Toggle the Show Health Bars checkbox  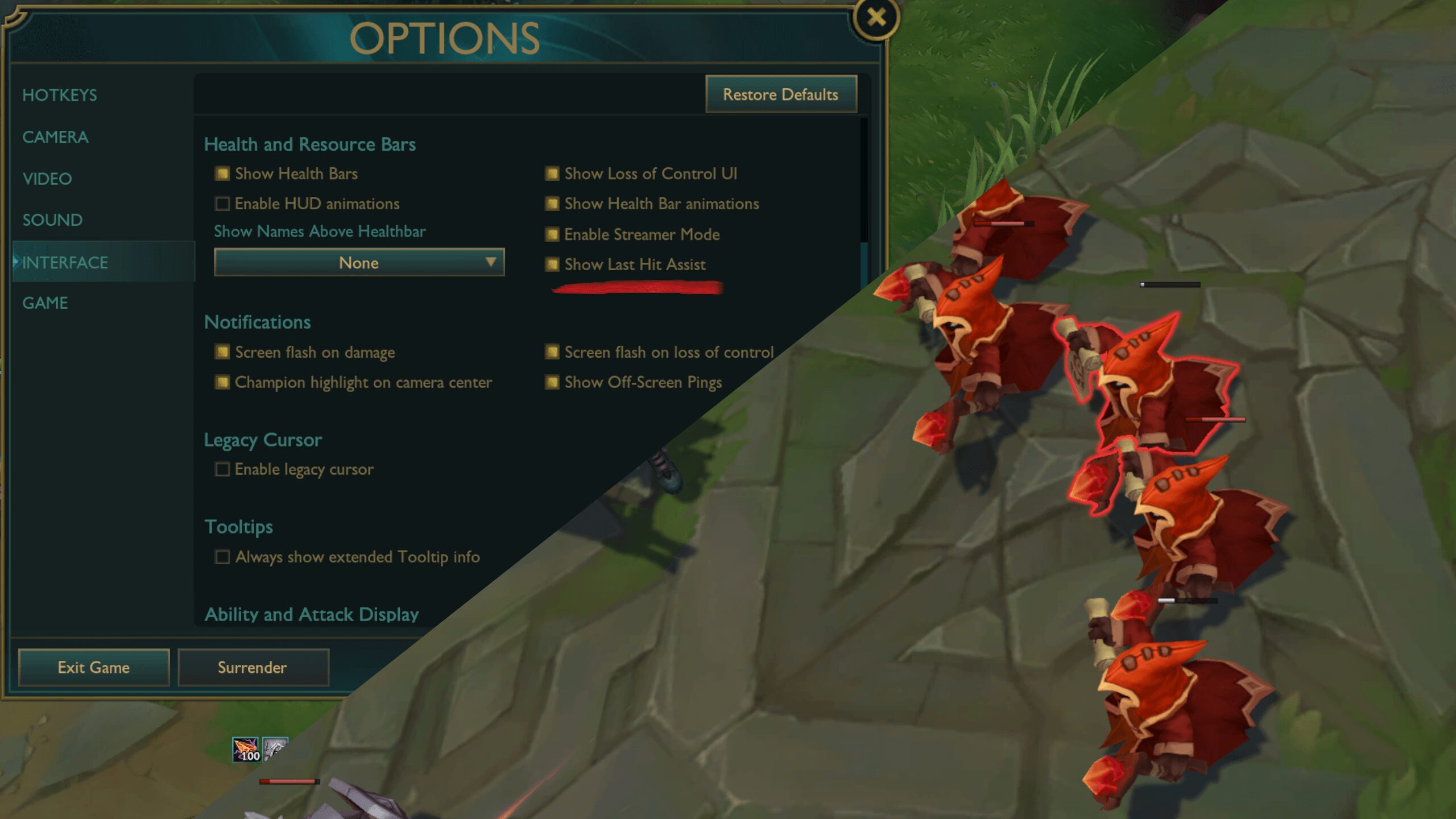[x=222, y=173]
